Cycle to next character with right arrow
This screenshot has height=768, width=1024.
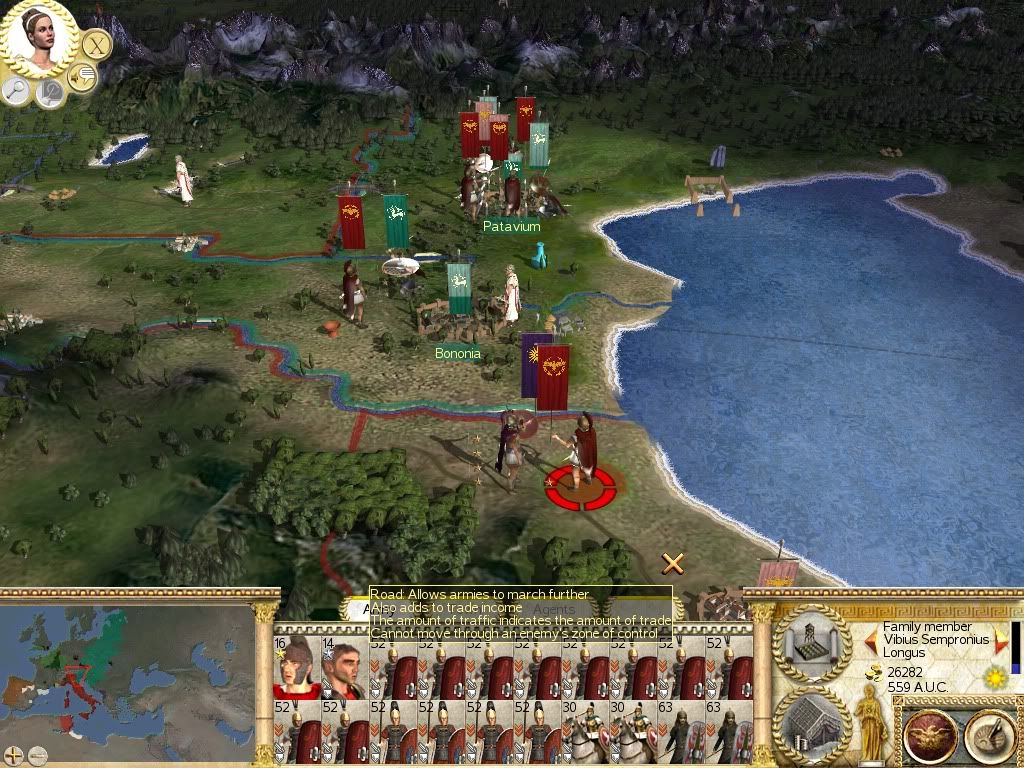point(1001,640)
